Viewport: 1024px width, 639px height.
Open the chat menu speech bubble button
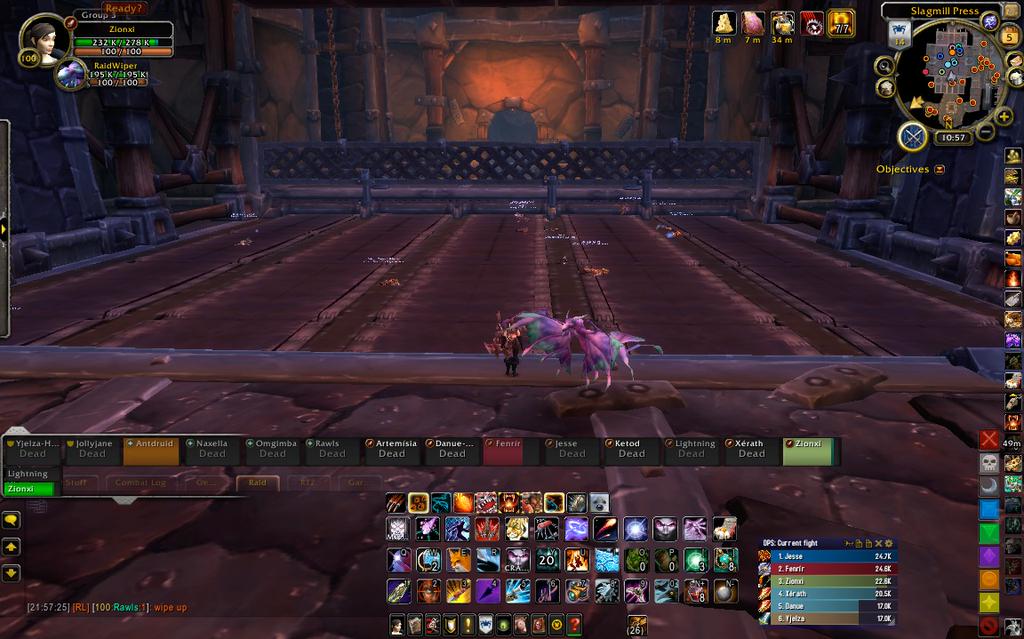click(x=11, y=520)
